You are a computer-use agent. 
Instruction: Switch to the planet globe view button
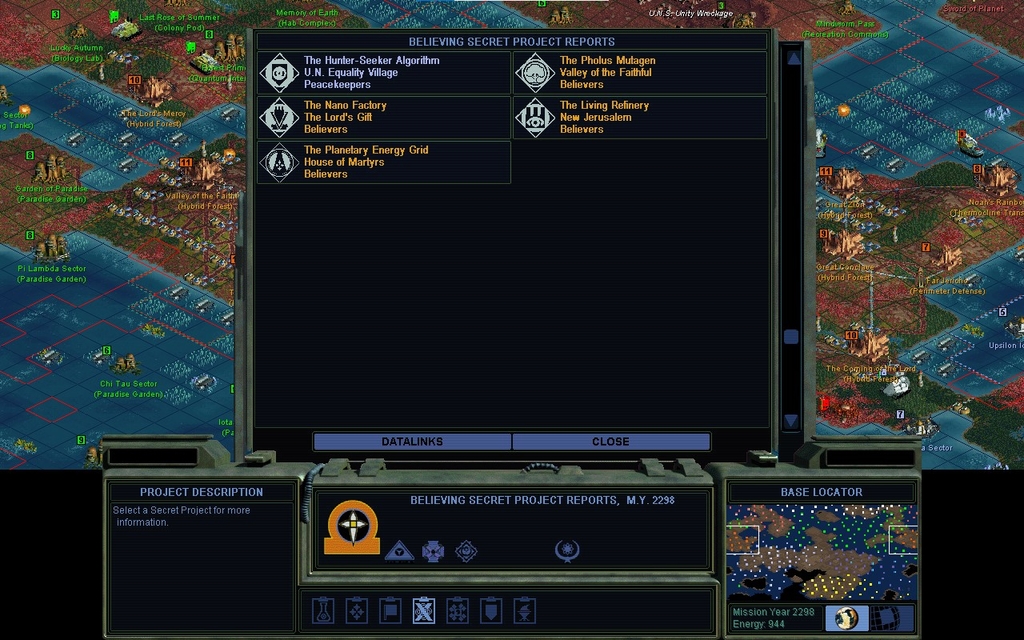846,617
